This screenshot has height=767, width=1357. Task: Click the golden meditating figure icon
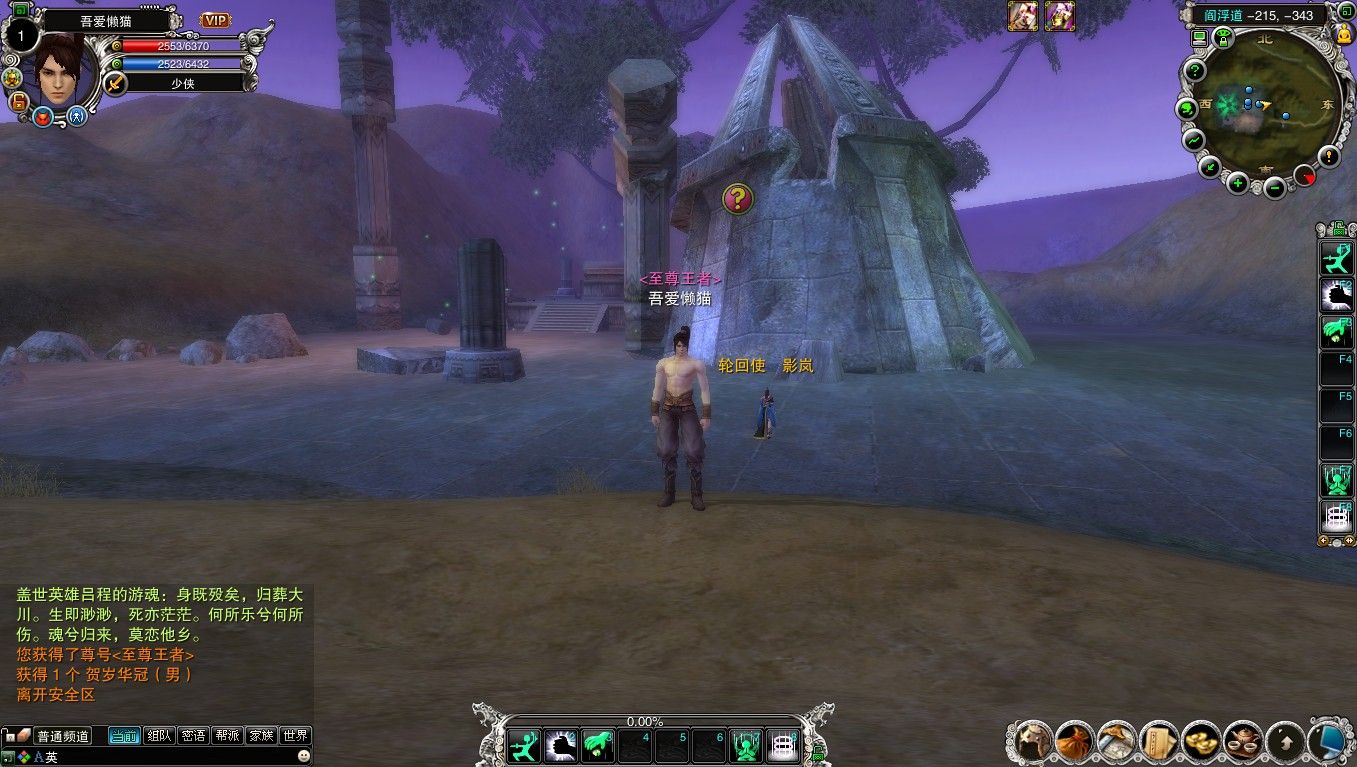pyautogui.click(x=1343, y=34)
